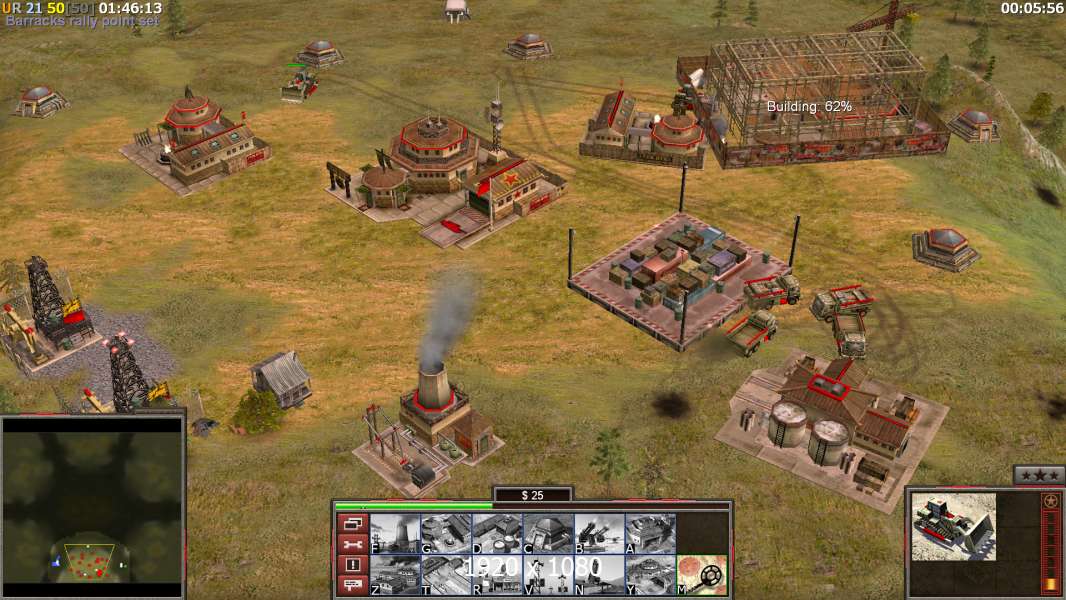
Task: Click the wrench button on the command bar
Action: (x=351, y=545)
